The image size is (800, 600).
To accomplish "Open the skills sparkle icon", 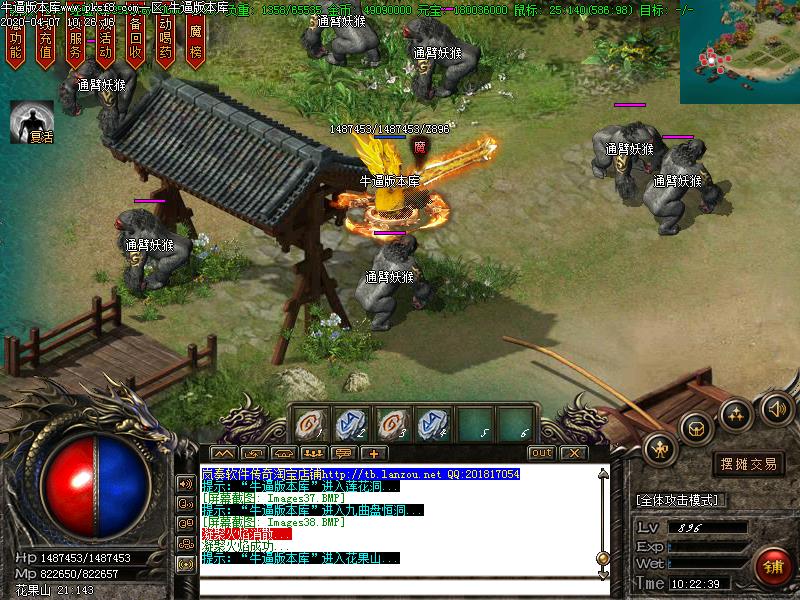I will click(x=736, y=413).
